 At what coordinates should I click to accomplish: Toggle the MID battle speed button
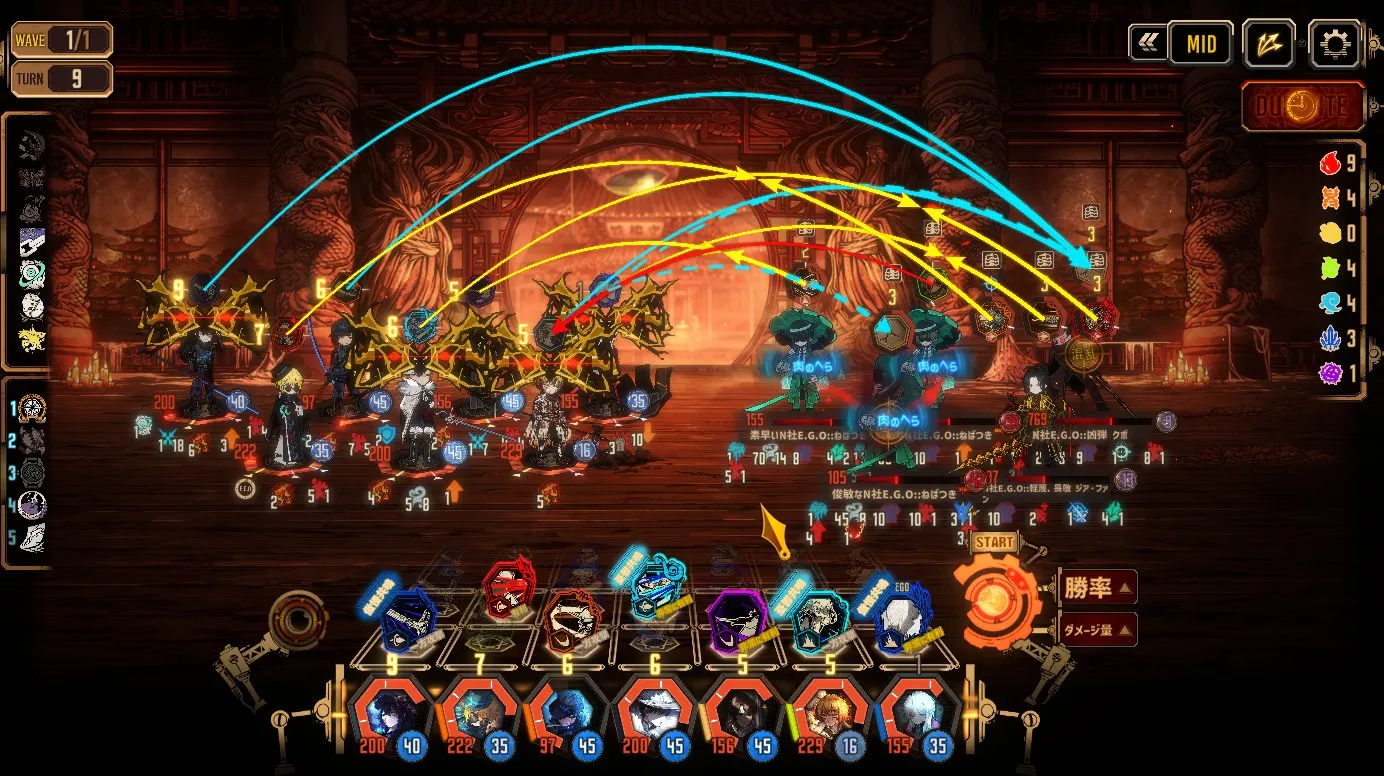click(1200, 44)
